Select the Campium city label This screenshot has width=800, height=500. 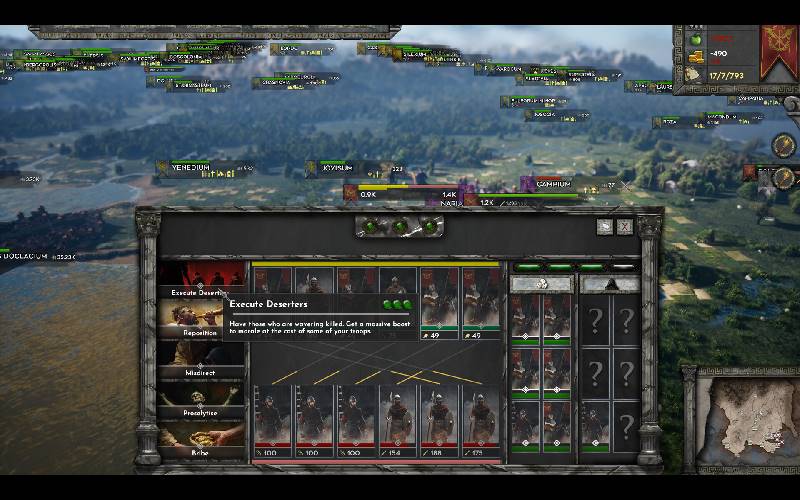tap(553, 184)
